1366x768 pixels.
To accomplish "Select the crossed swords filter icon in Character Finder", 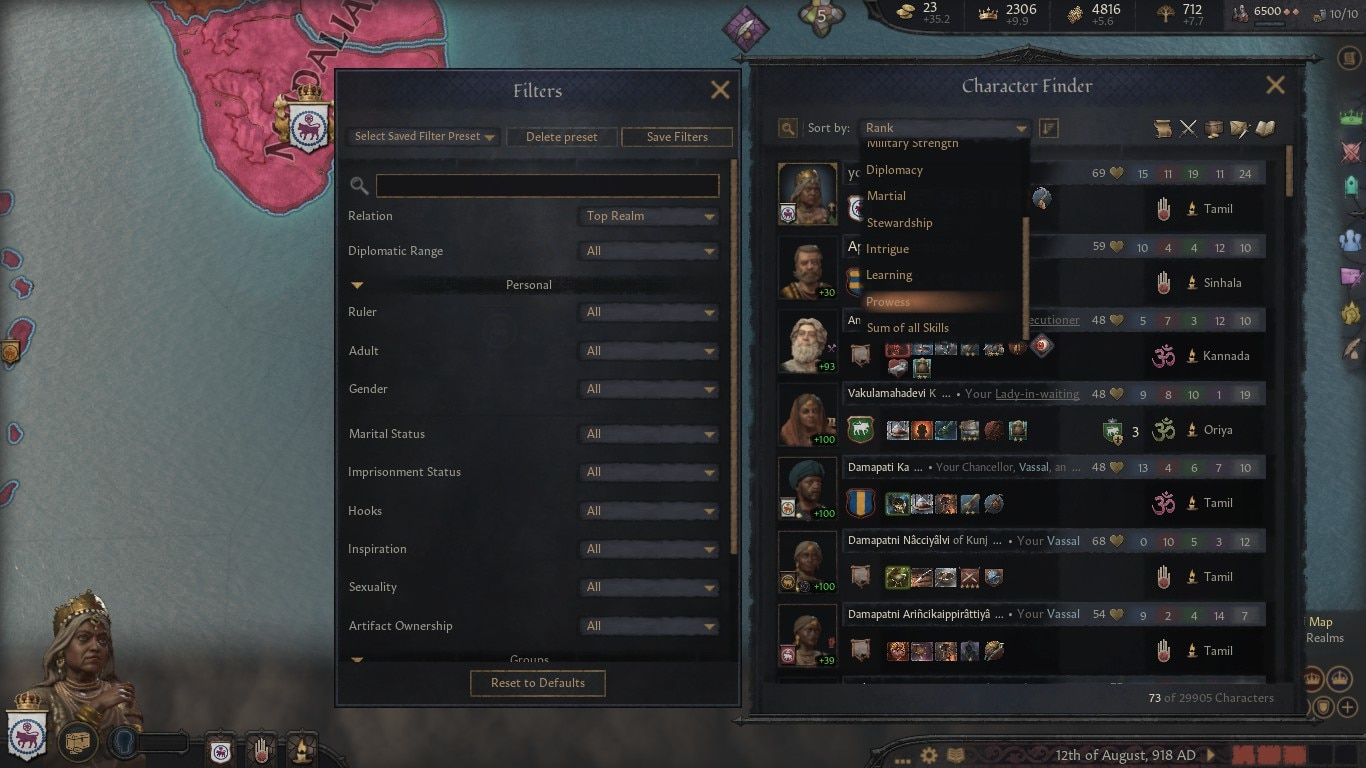I will [1188, 128].
